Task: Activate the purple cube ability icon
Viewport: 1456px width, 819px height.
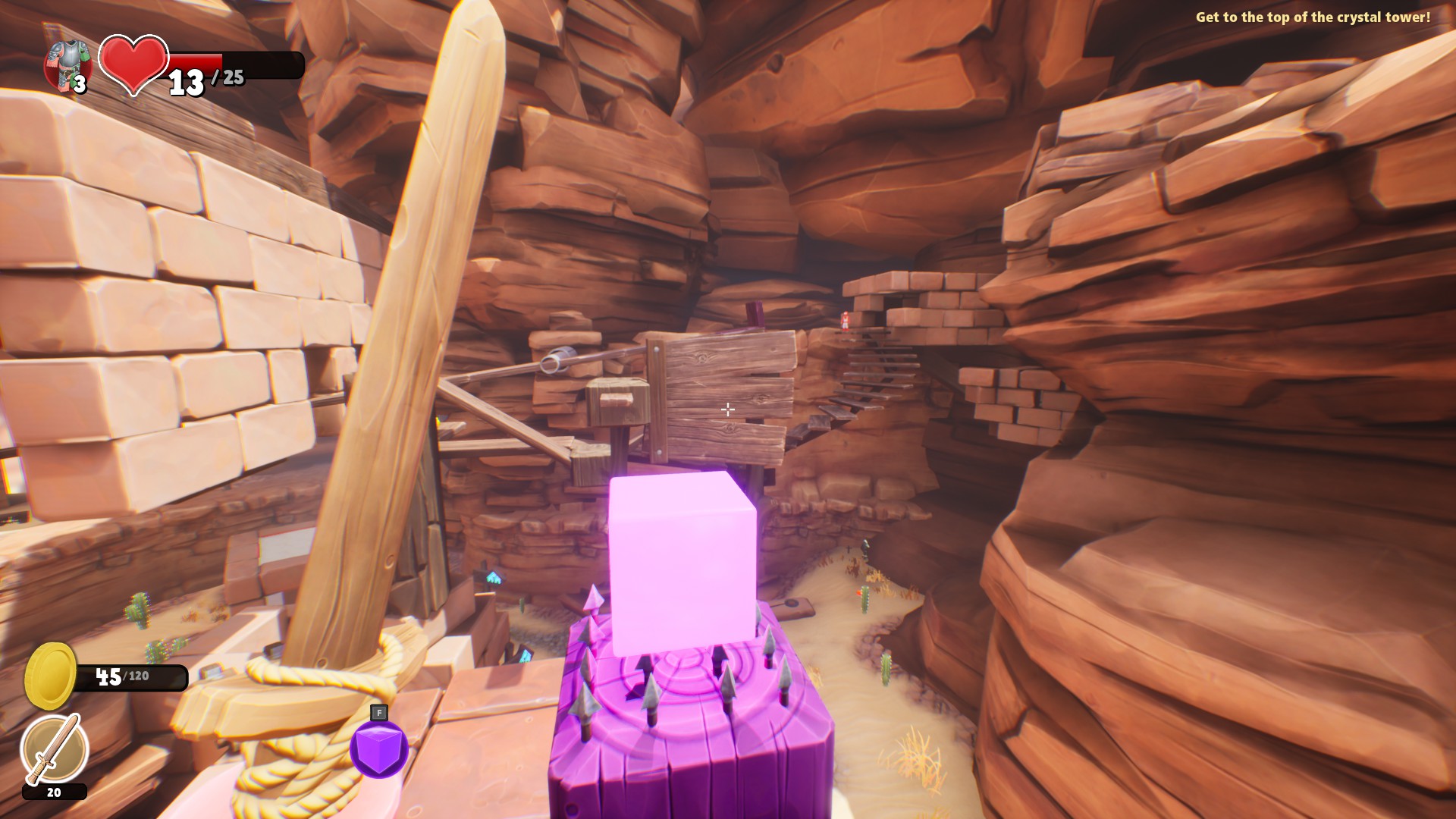Action: coord(379,748)
